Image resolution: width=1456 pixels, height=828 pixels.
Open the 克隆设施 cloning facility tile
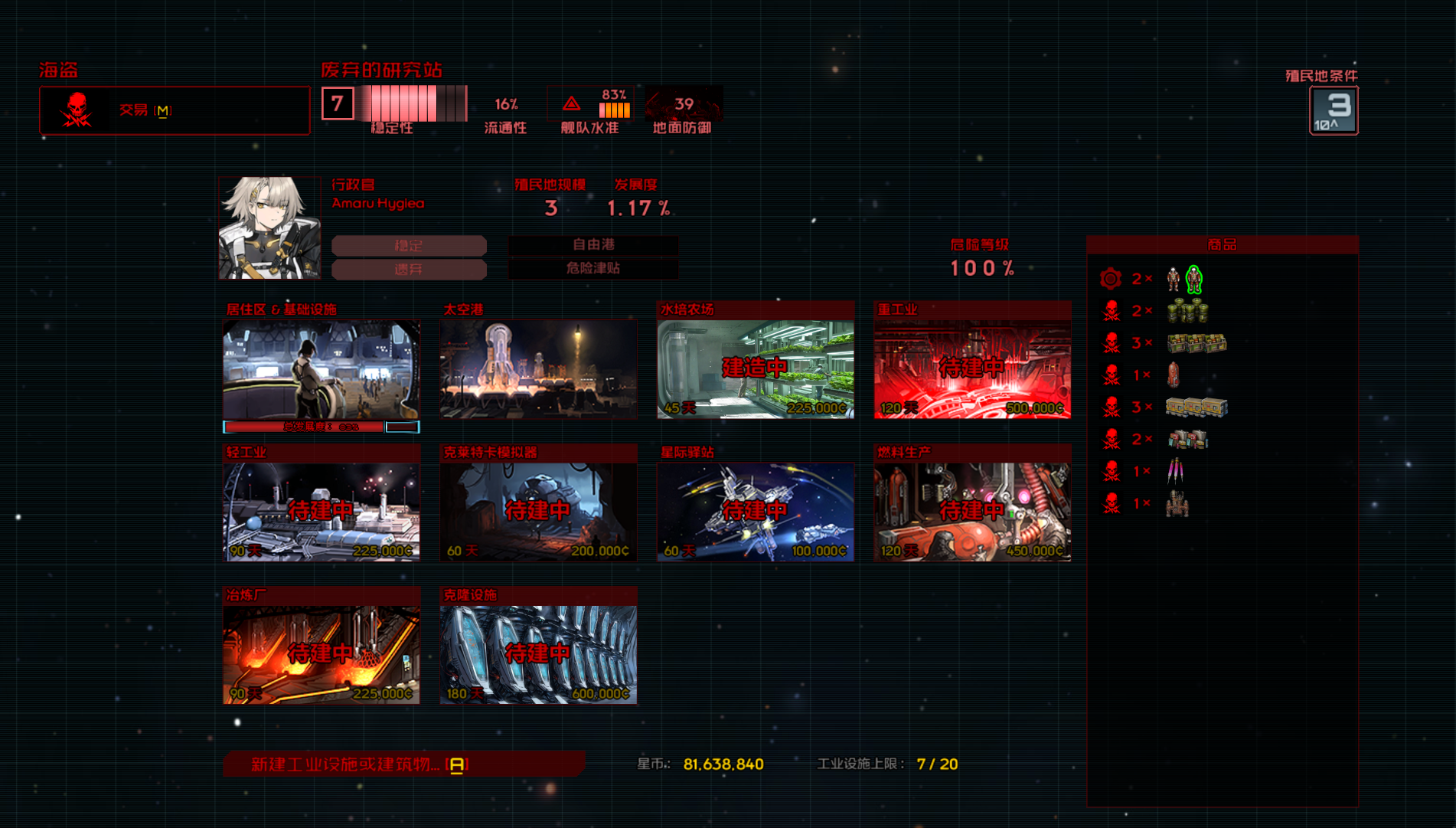point(538,654)
